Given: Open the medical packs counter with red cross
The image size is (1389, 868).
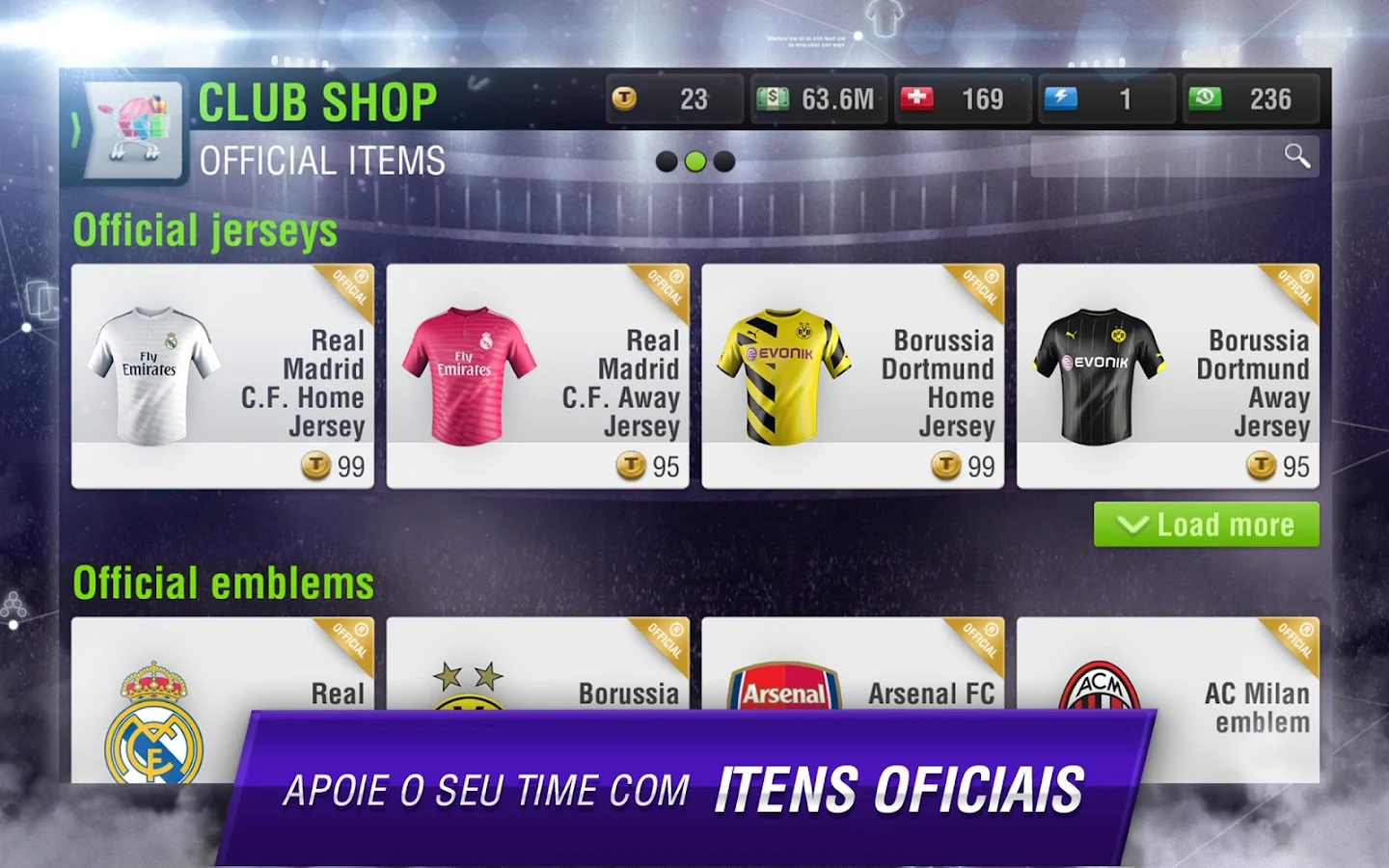Looking at the screenshot, I should tap(962, 97).
